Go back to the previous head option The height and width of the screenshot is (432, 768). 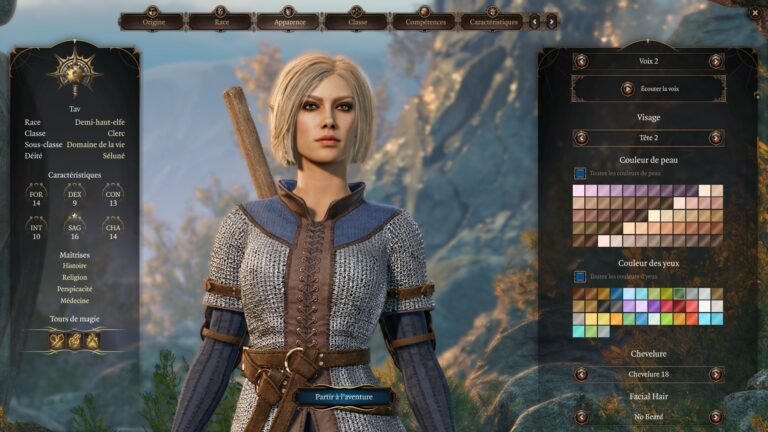[581, 138]
